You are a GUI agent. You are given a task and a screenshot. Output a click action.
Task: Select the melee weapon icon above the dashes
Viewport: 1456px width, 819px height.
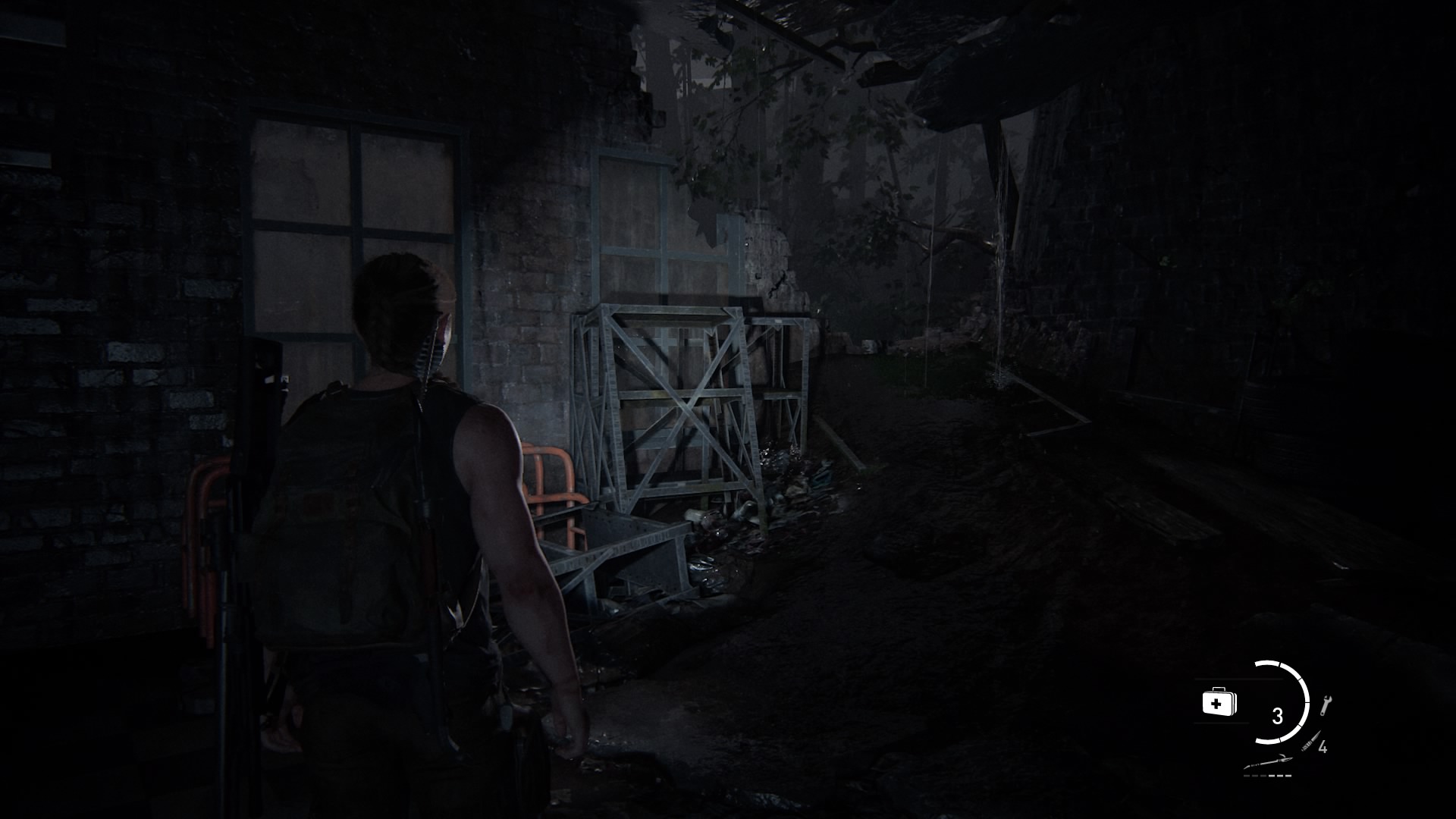[1266, 764]
